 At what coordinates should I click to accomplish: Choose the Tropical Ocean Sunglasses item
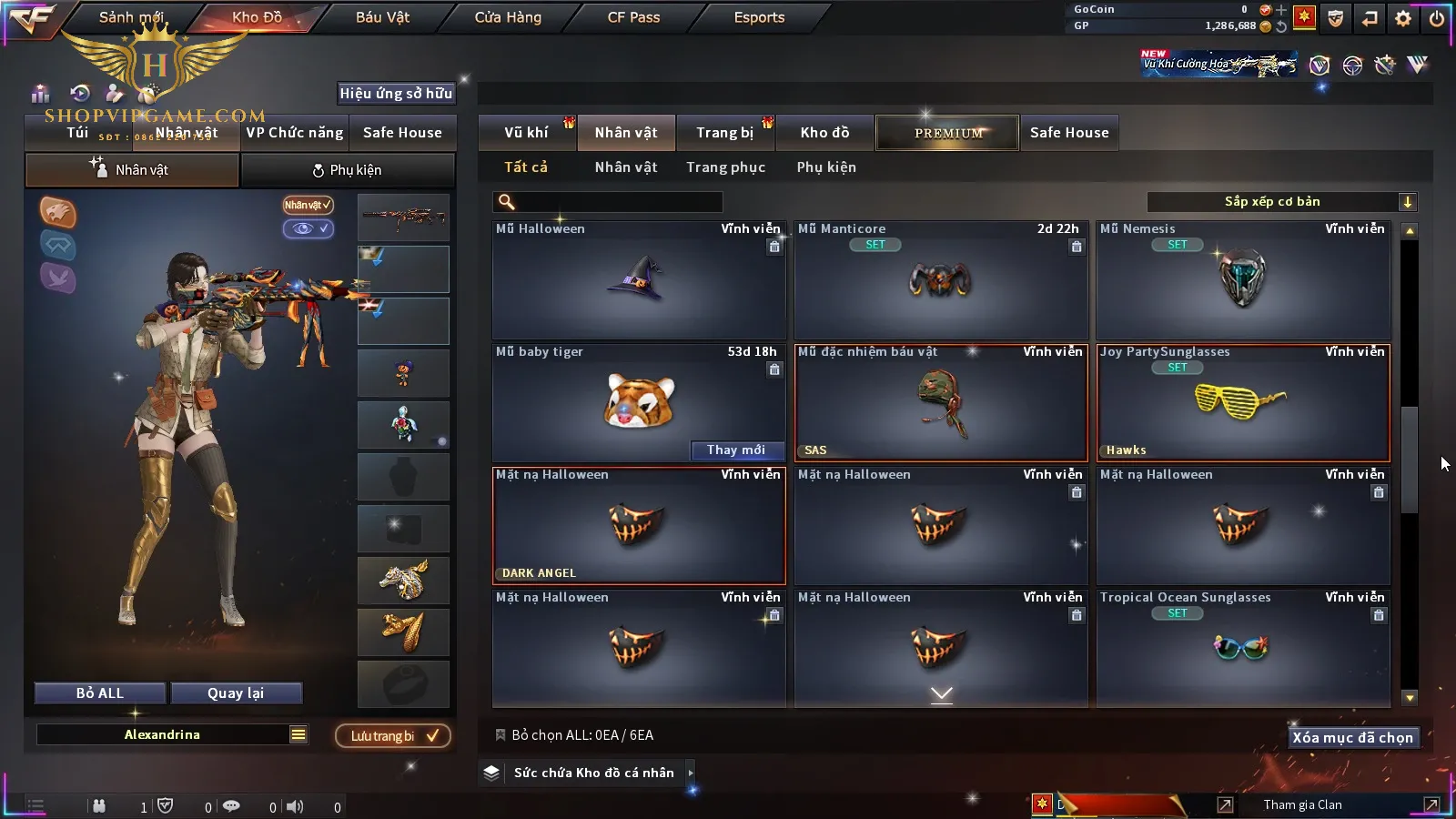[x=1242, y=648]
